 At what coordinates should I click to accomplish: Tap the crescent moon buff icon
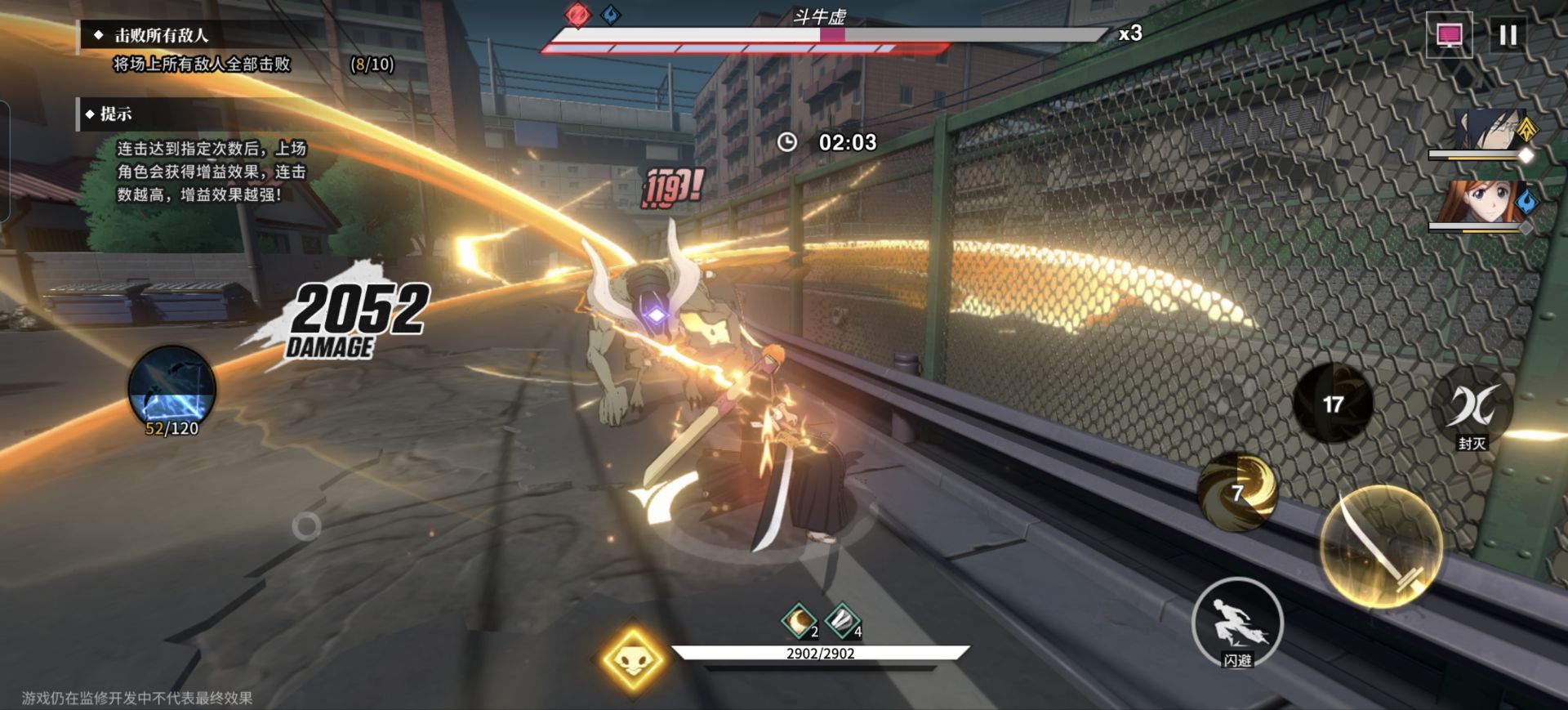click(x=799, y=620)
